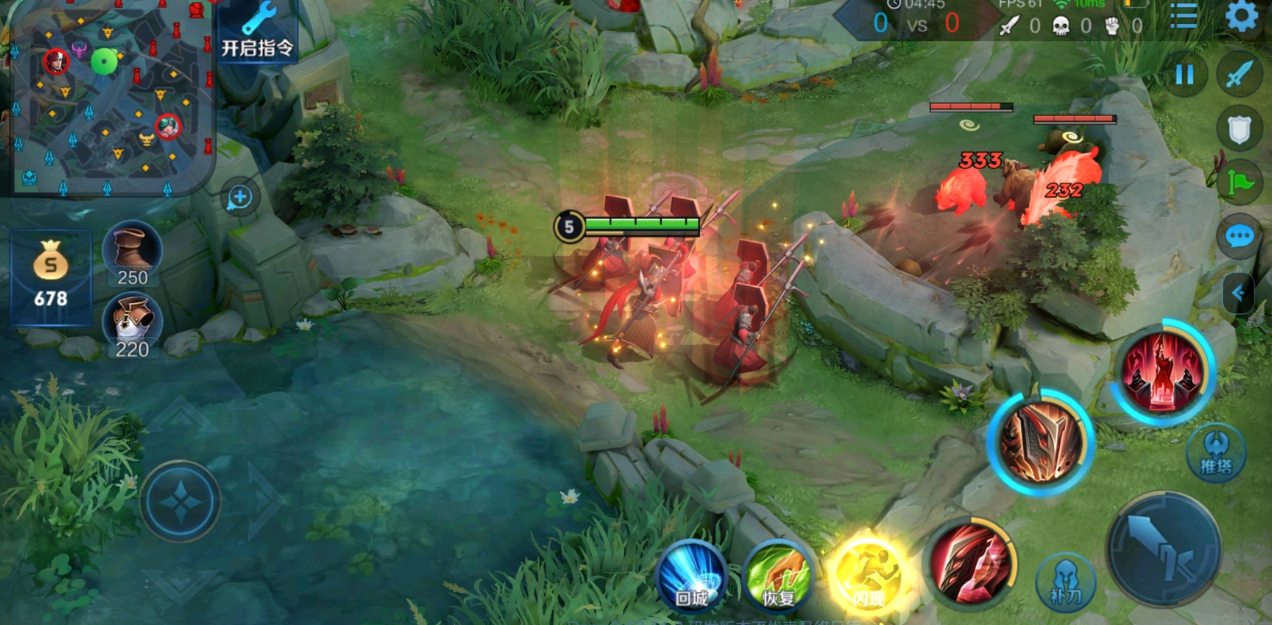Open the settings gear menu
The width and height of the screenshot is (1272, 625).
(x=1241, y=16)
